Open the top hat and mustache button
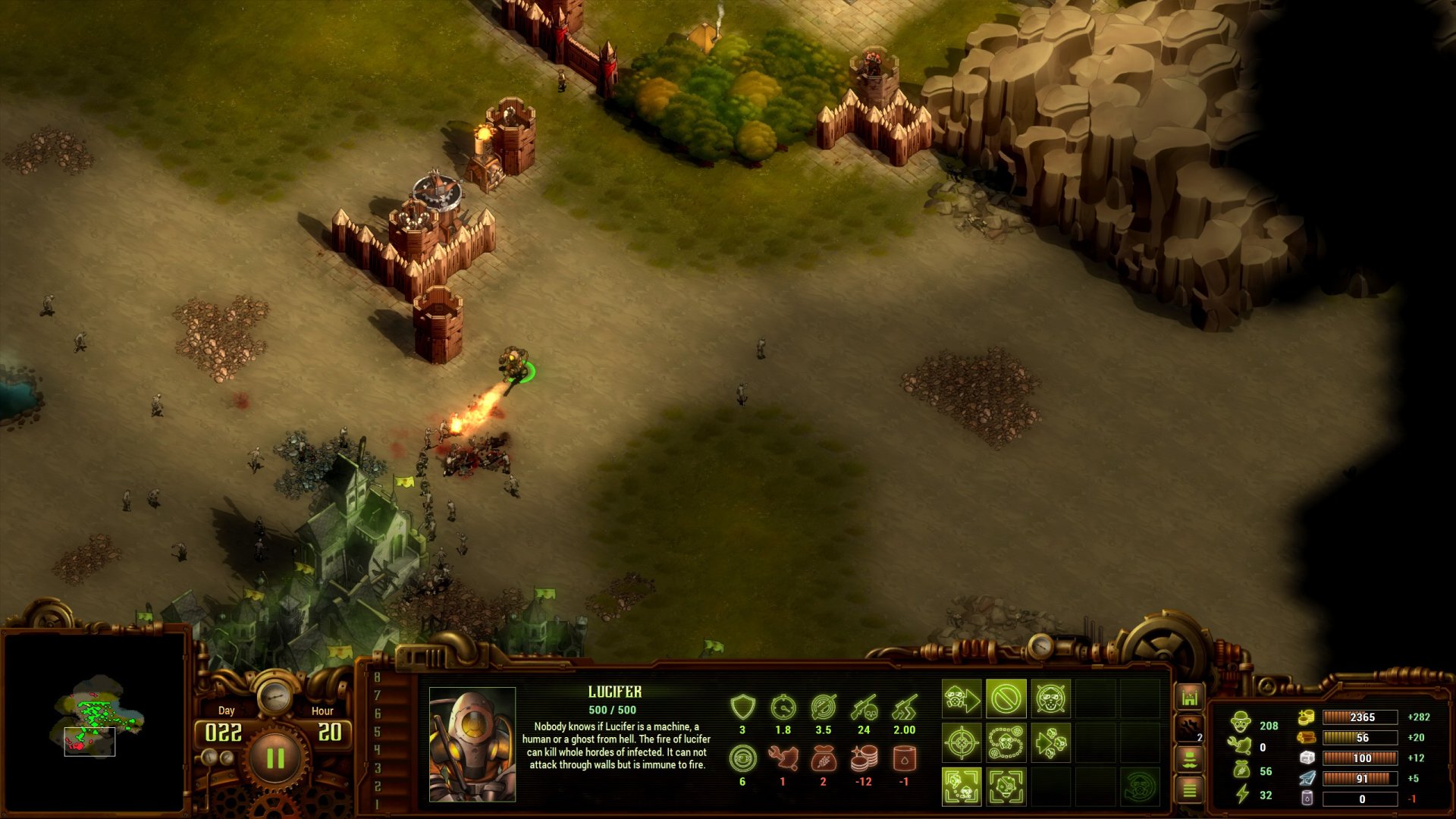 [x=1189, y=759]
